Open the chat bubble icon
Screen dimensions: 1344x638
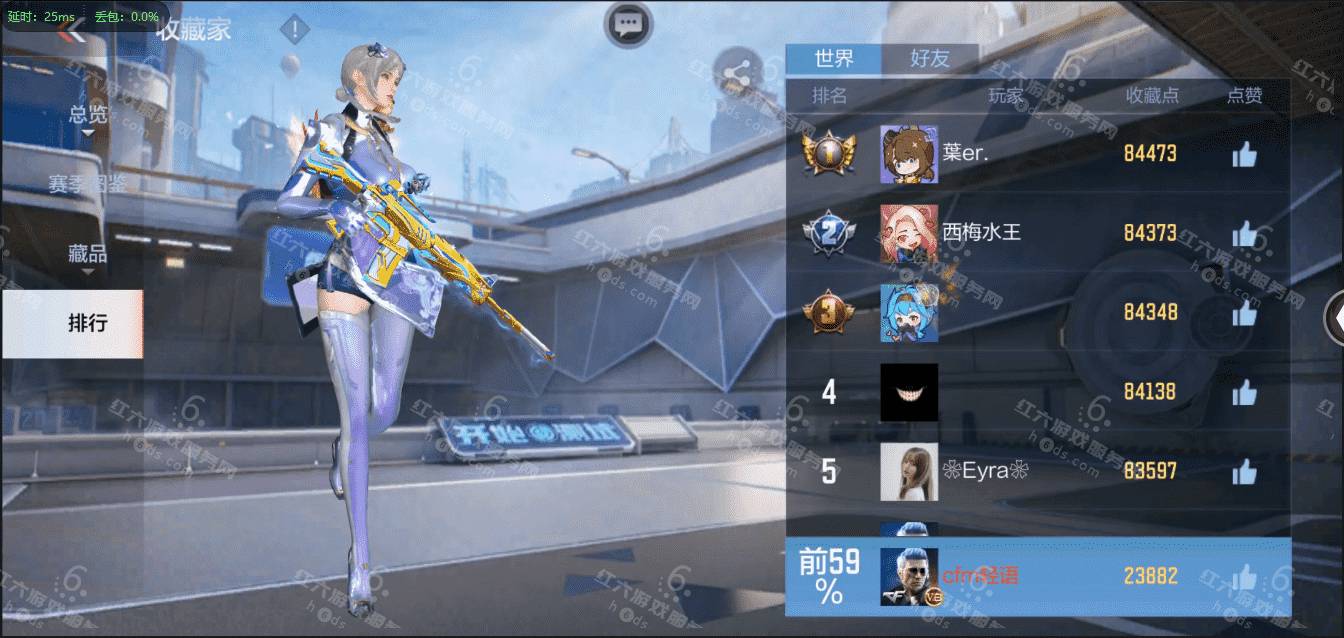coord(628,24)
